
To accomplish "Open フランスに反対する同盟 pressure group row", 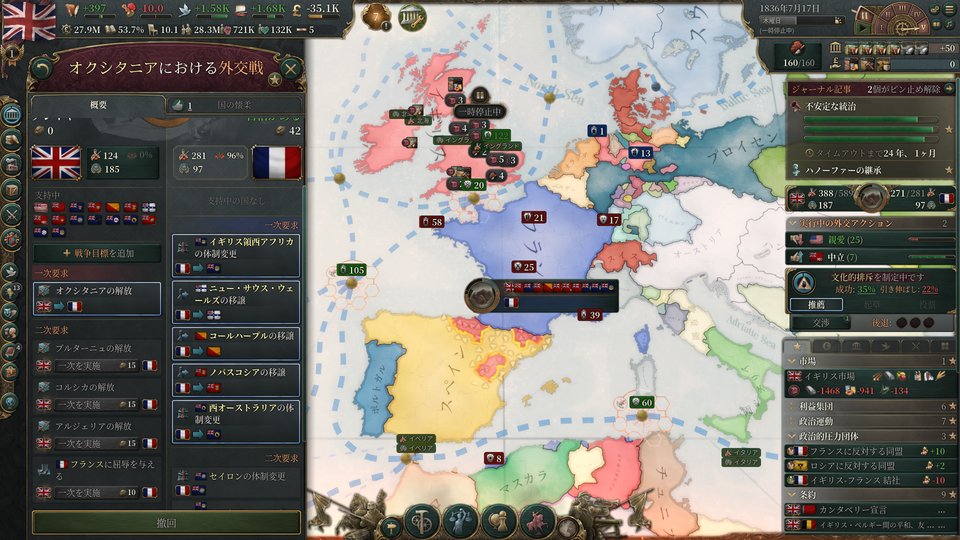I will click(x=860, y=451).
